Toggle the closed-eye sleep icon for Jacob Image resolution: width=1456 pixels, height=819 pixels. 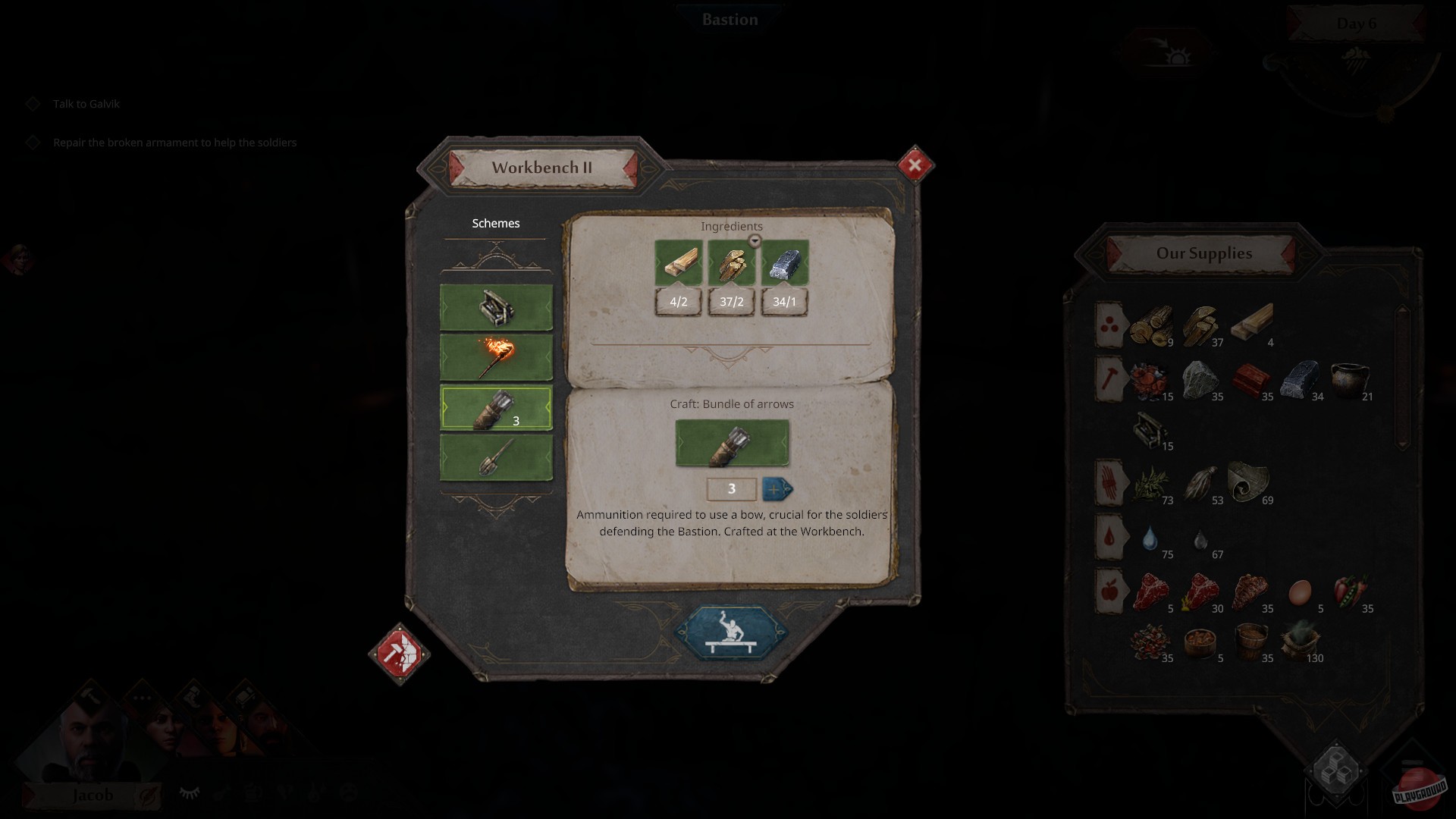tap(189, 791)
